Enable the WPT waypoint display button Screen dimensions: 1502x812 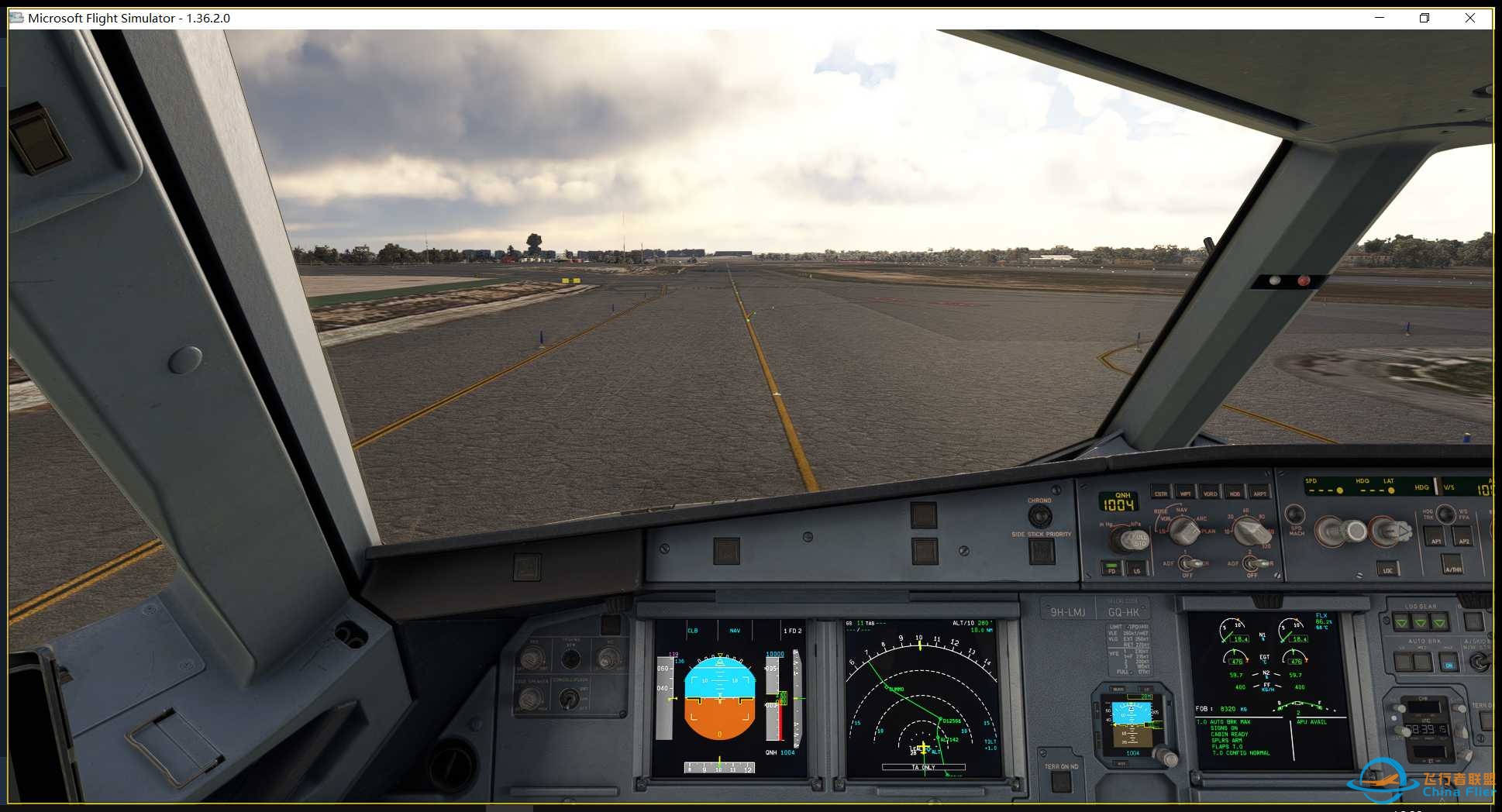(1186, 494)
